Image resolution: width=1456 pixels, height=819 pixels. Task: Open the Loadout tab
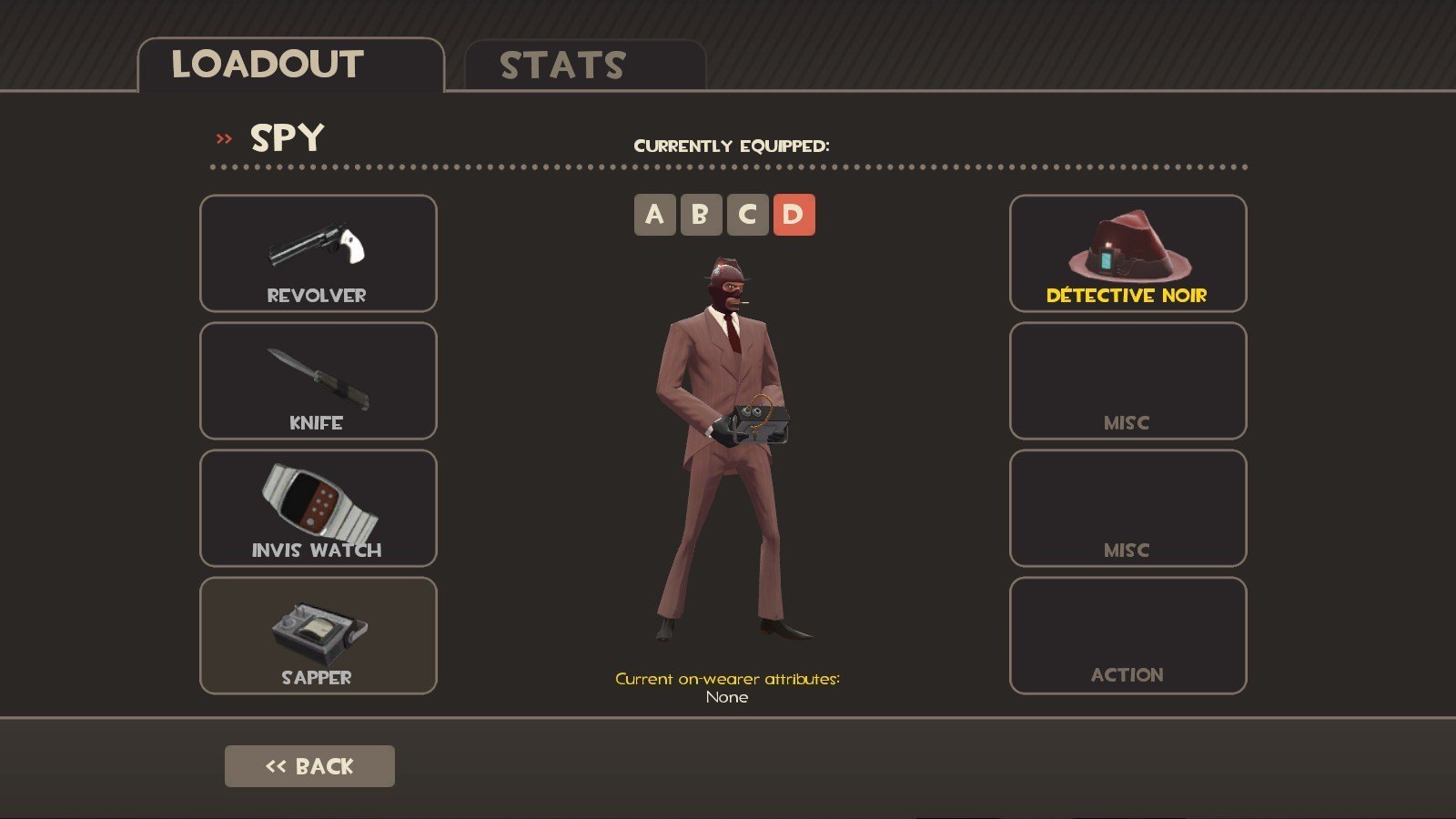(x=289, y=66)
